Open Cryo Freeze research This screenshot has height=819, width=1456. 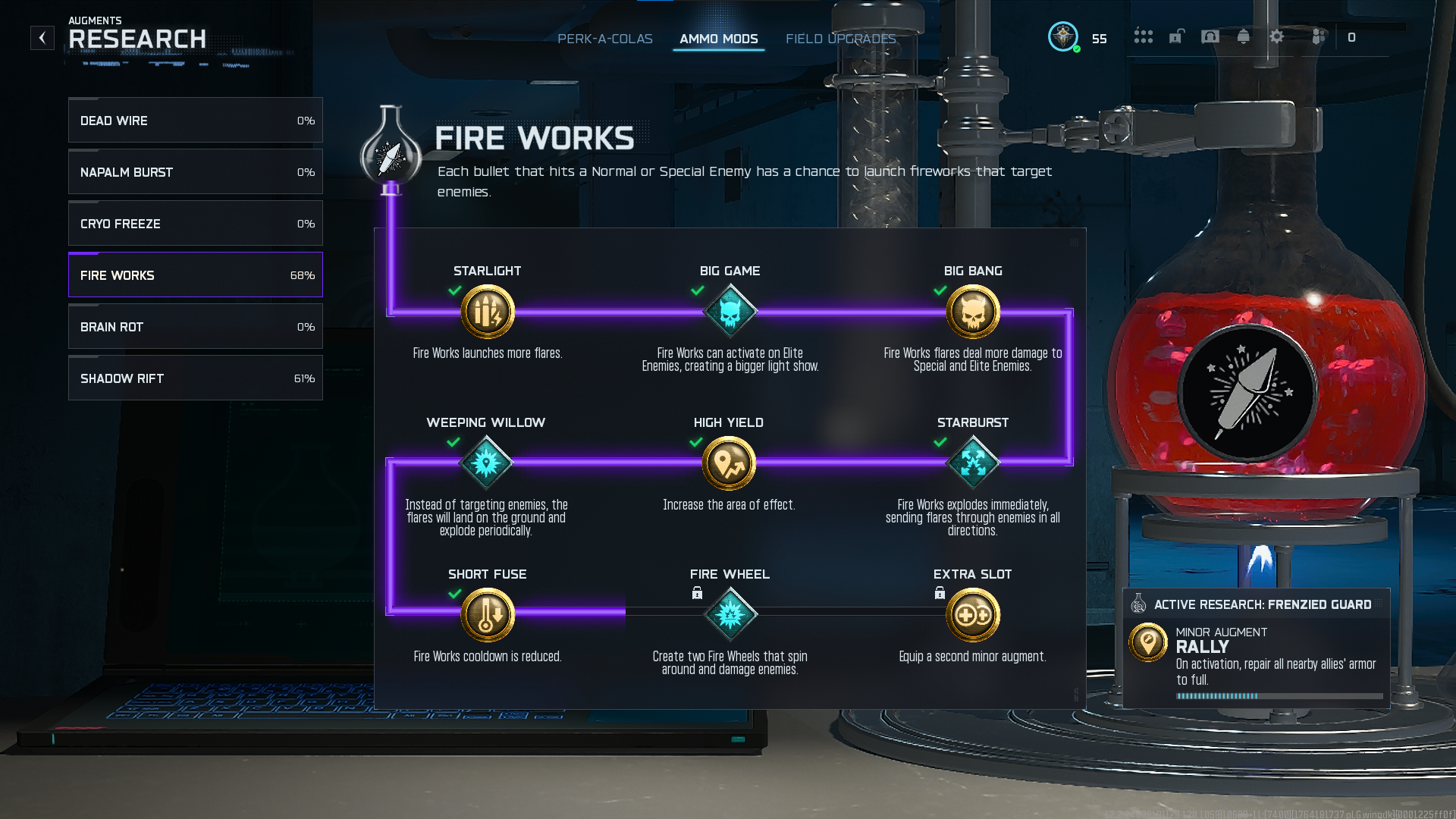pos(195,224)
